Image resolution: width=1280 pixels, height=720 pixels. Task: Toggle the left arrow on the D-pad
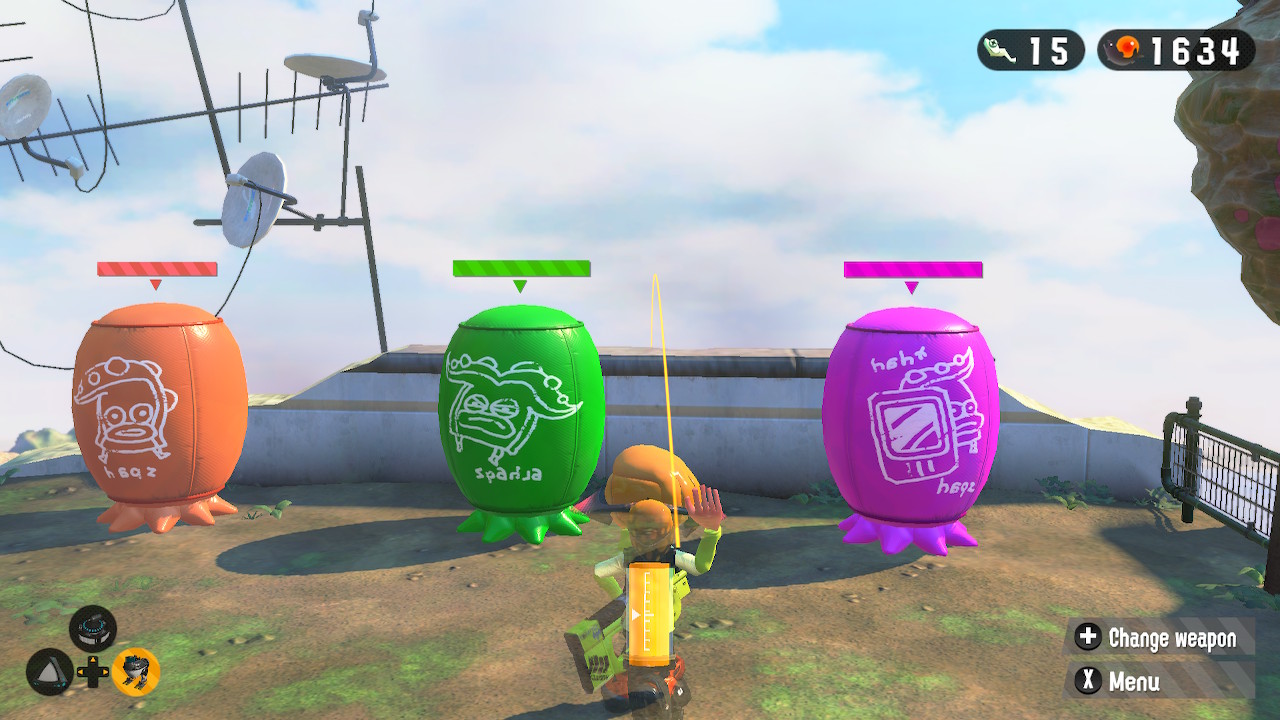point(80,672)
